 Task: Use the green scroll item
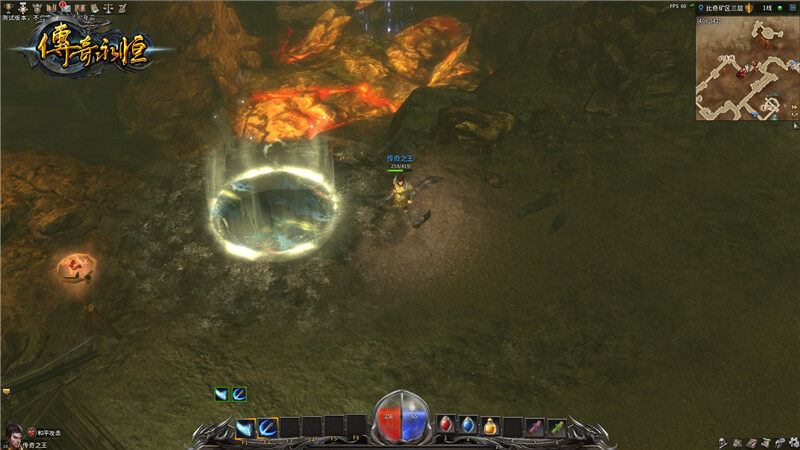click(x=557, y=426)
